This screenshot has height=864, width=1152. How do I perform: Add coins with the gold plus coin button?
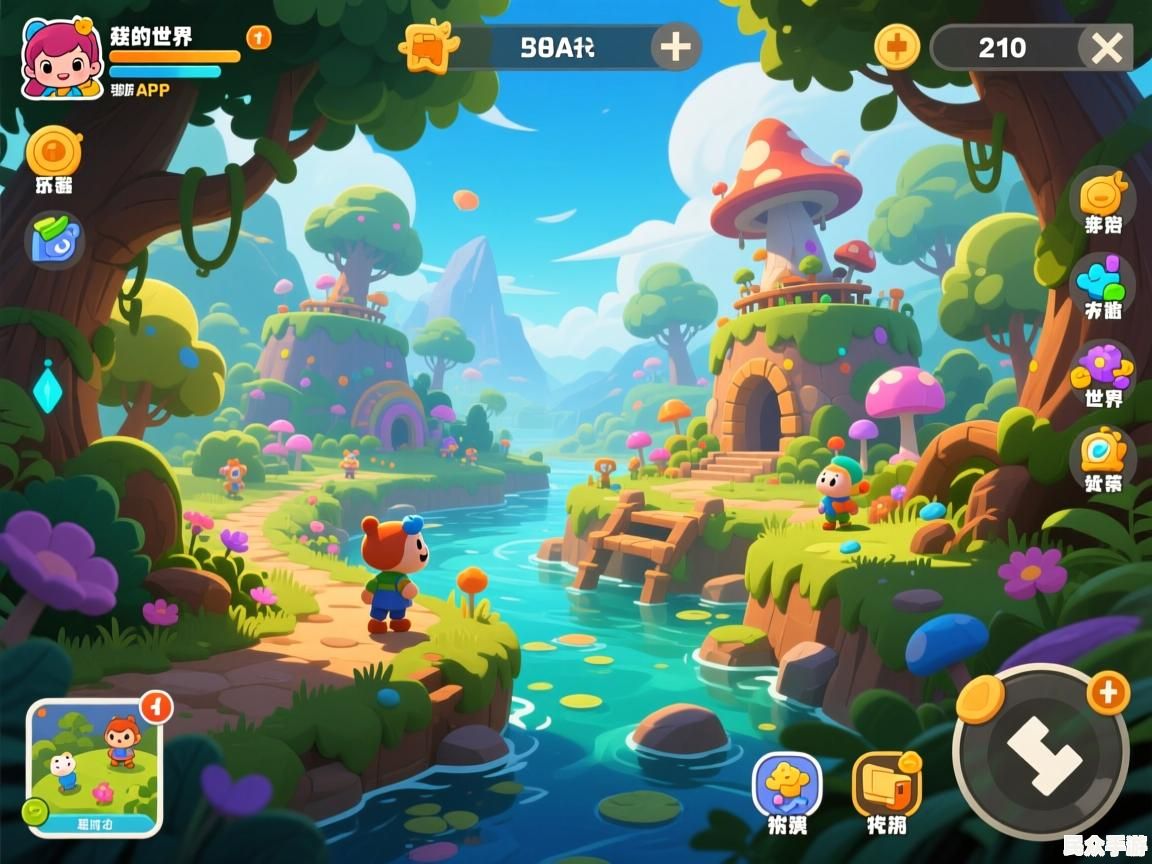[897, 46]
